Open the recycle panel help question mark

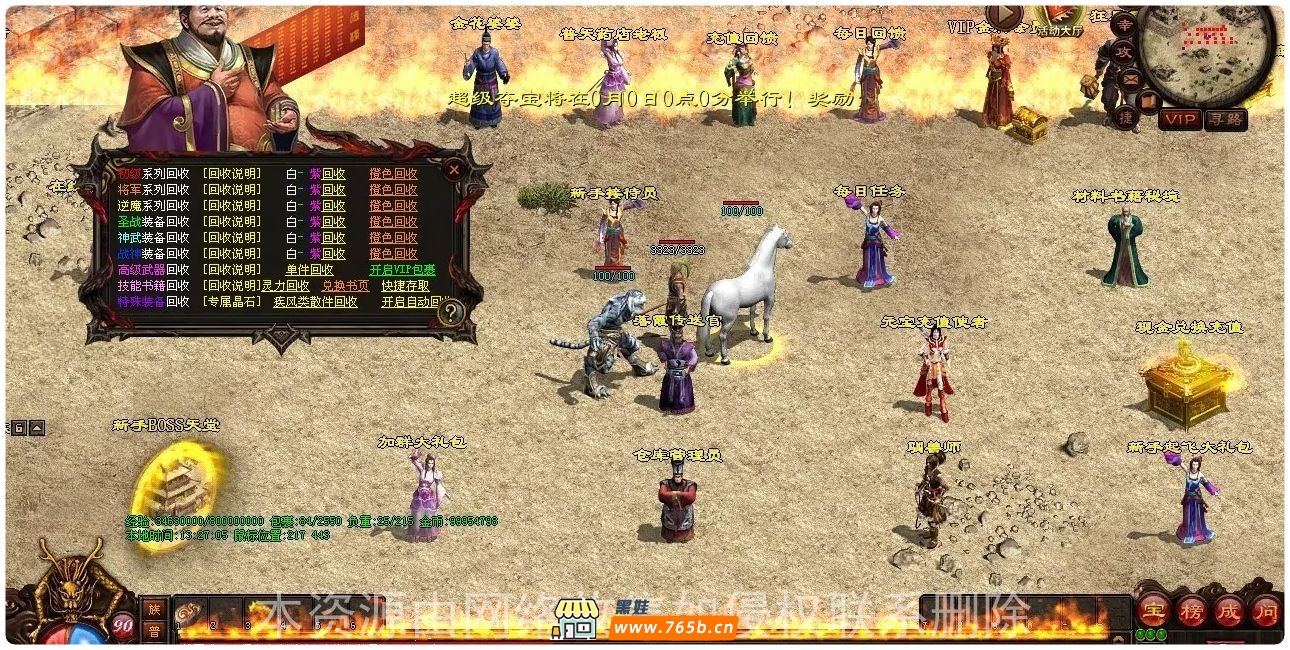451,313
